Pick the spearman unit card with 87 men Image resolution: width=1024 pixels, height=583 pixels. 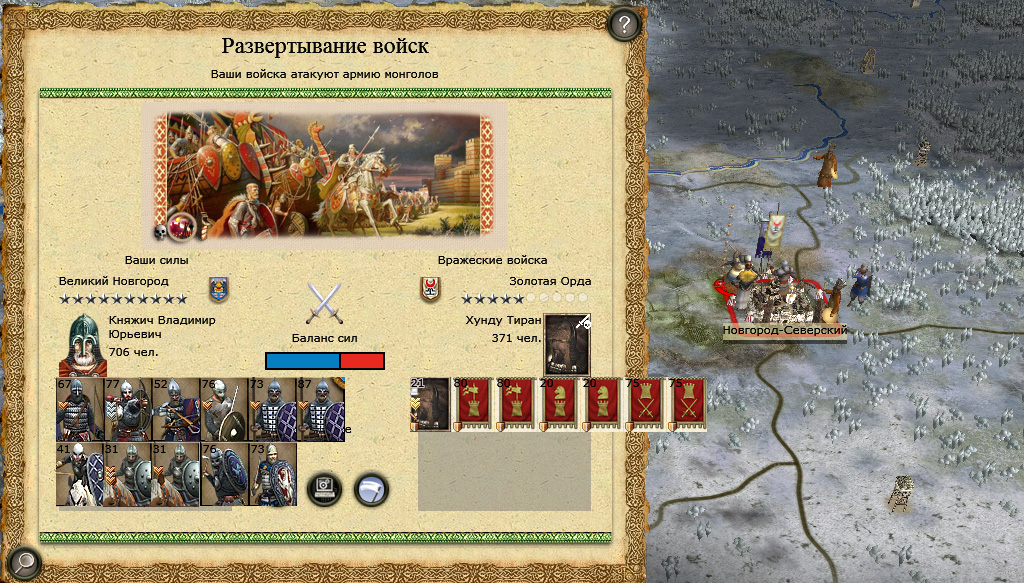[321, 409]
